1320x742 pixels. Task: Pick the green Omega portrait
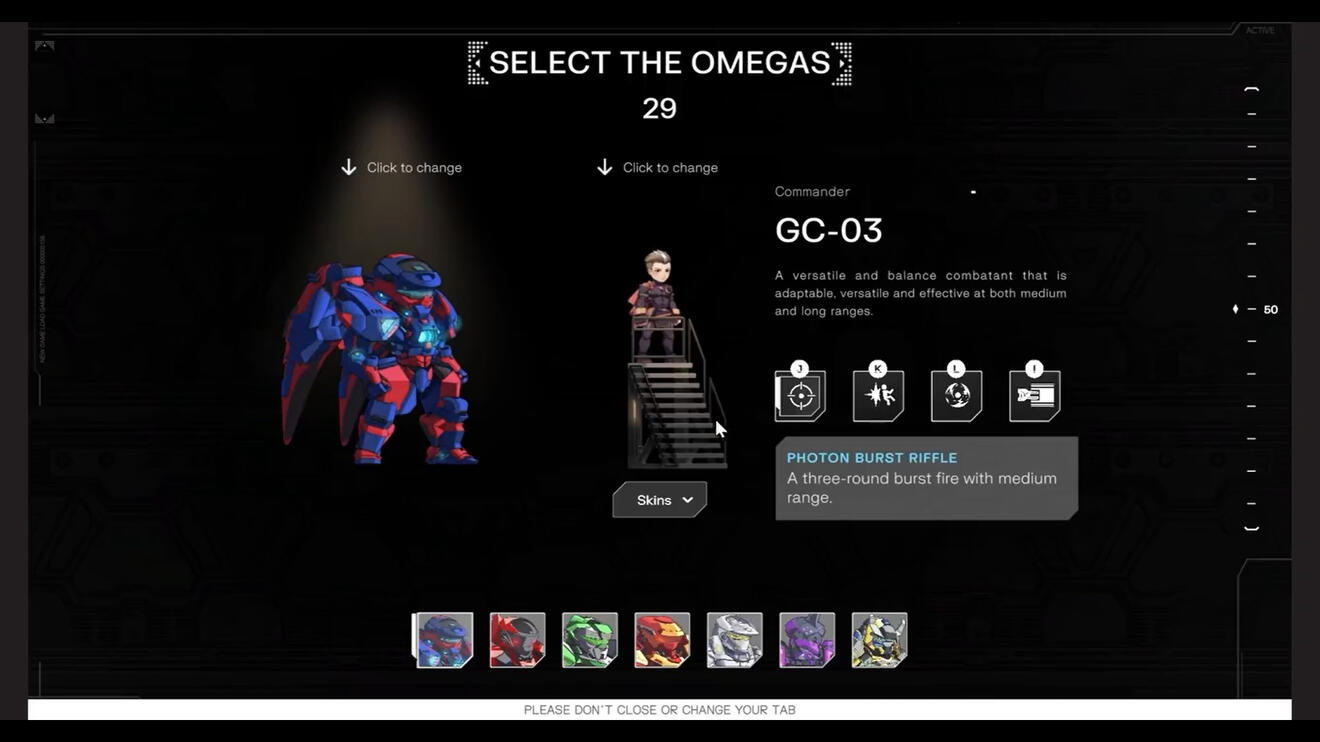(590, 640)
